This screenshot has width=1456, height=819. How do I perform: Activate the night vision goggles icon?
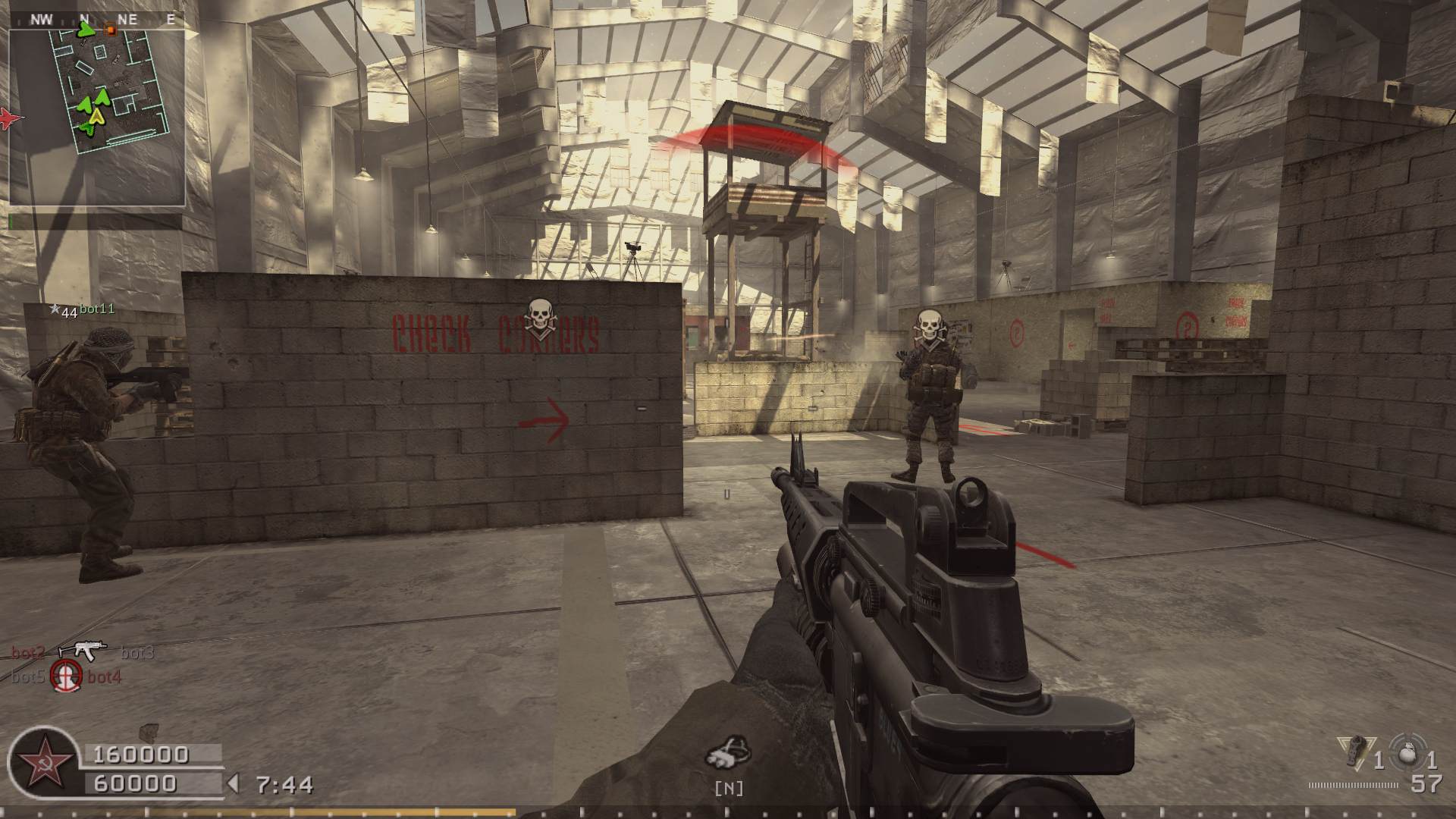click(x=728, y=755)
